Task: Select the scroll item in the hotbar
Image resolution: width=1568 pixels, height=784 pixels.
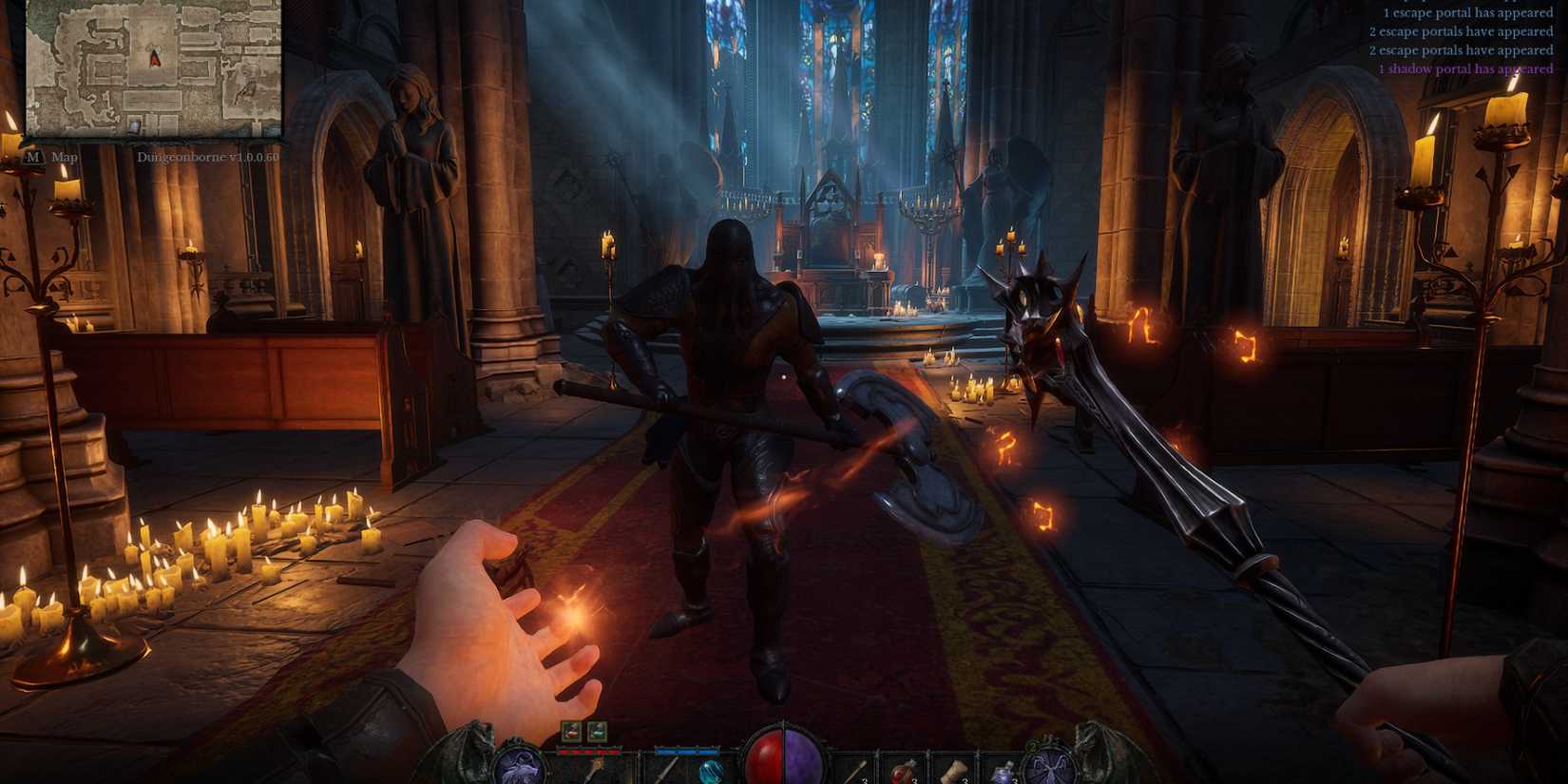Action: (952, 772)
